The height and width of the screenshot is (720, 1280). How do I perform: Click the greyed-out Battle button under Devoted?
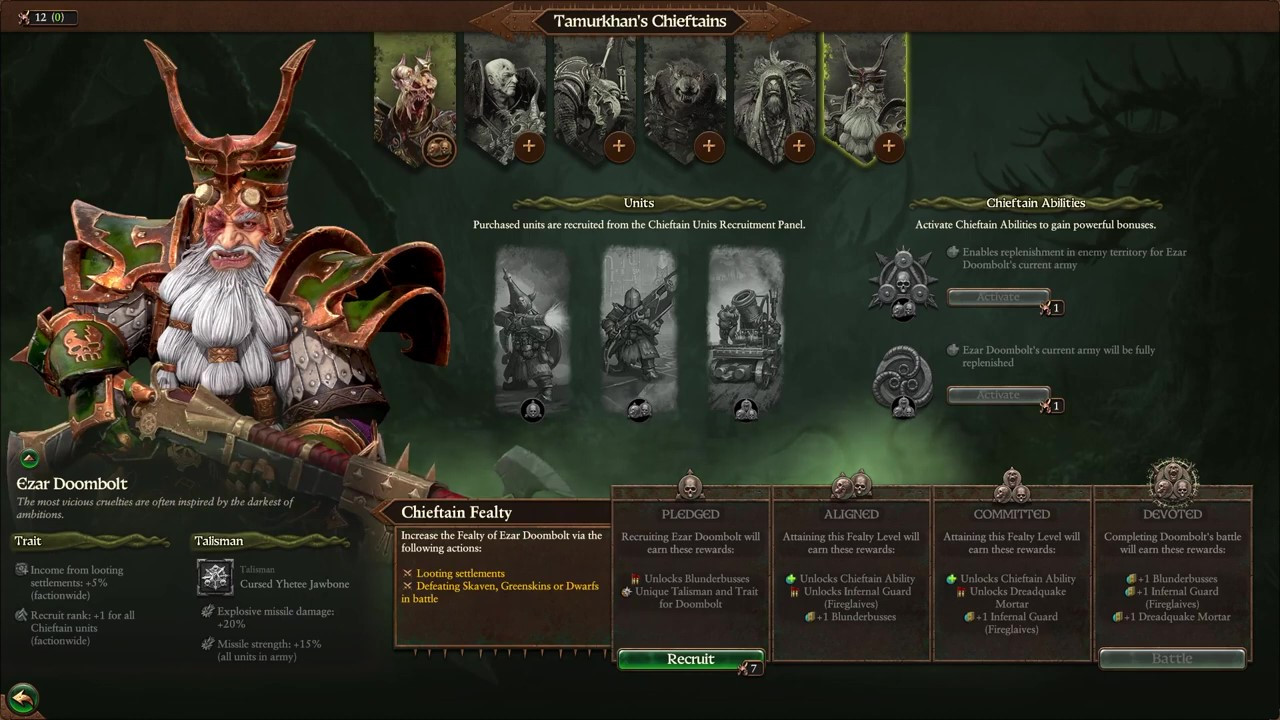[x=1172, y=659]
